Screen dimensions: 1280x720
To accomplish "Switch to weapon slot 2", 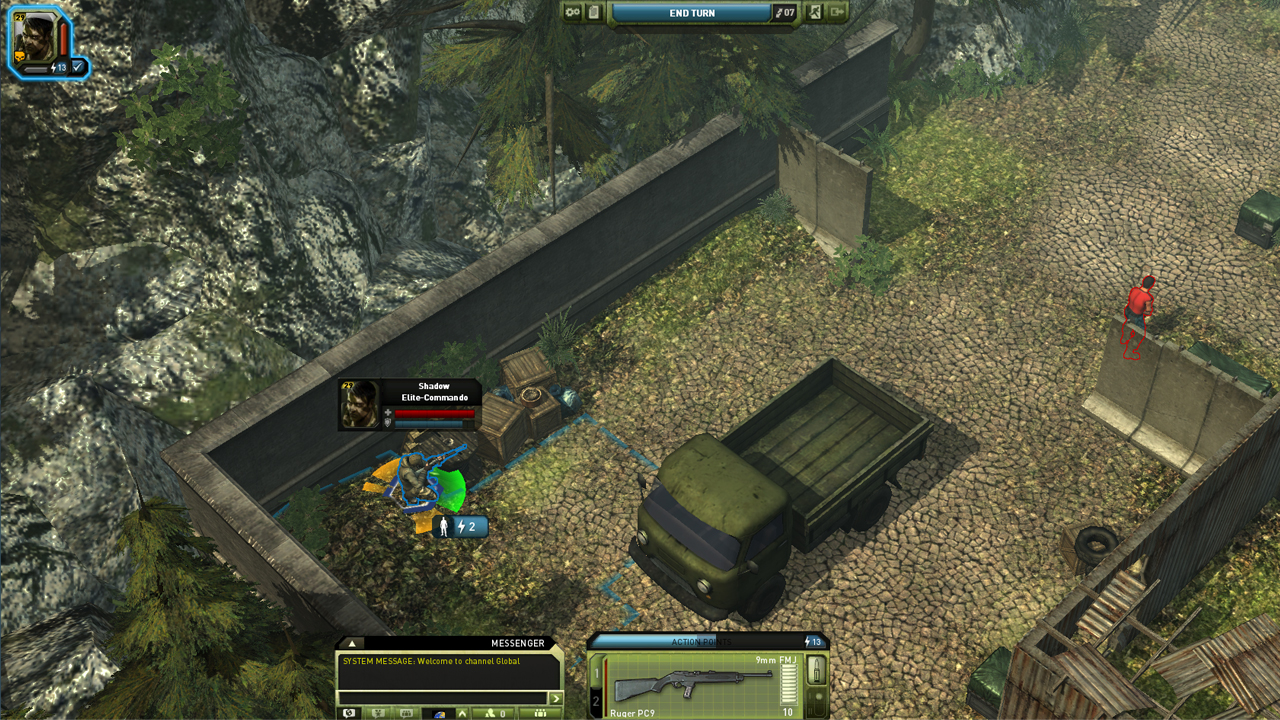I will (596, 700).
